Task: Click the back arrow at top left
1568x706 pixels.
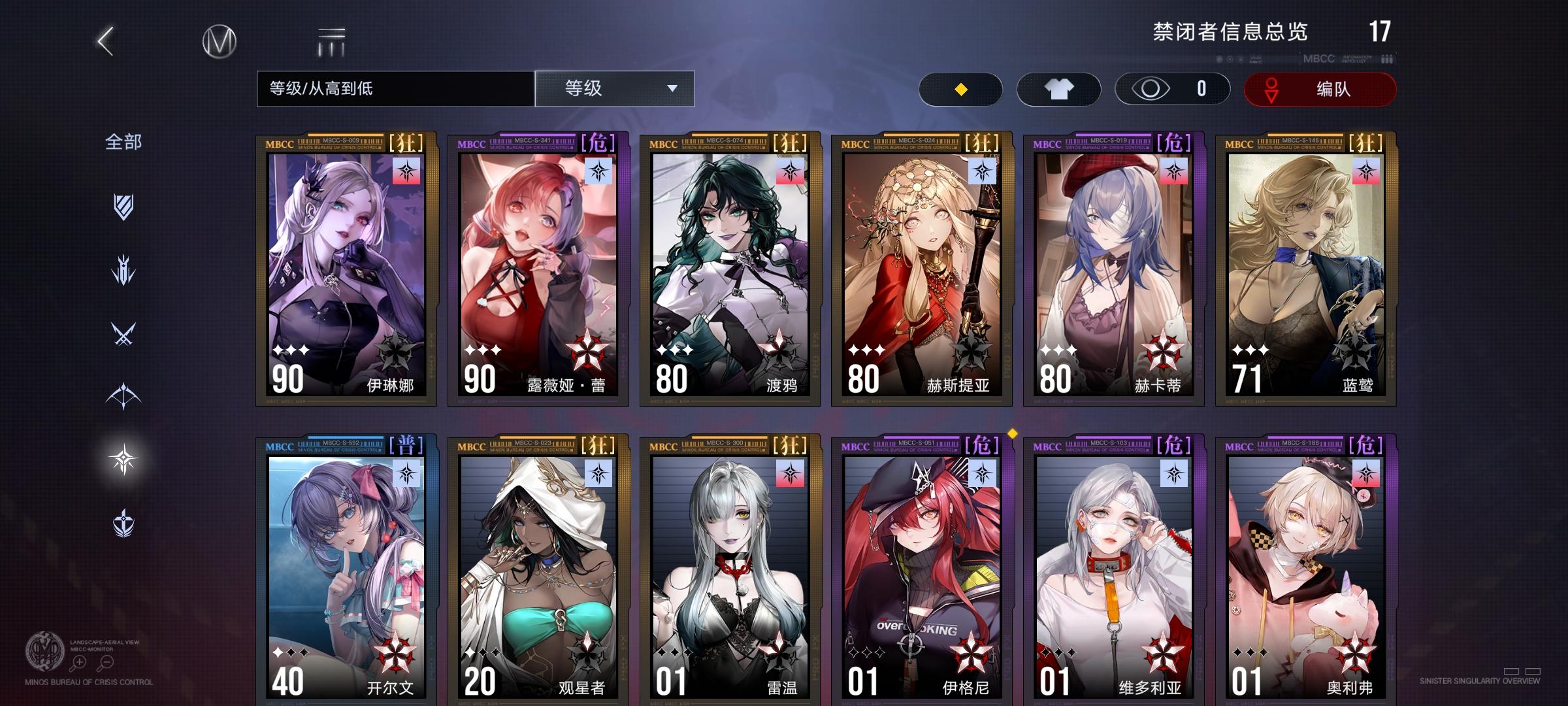Action: tap(106, 41)
